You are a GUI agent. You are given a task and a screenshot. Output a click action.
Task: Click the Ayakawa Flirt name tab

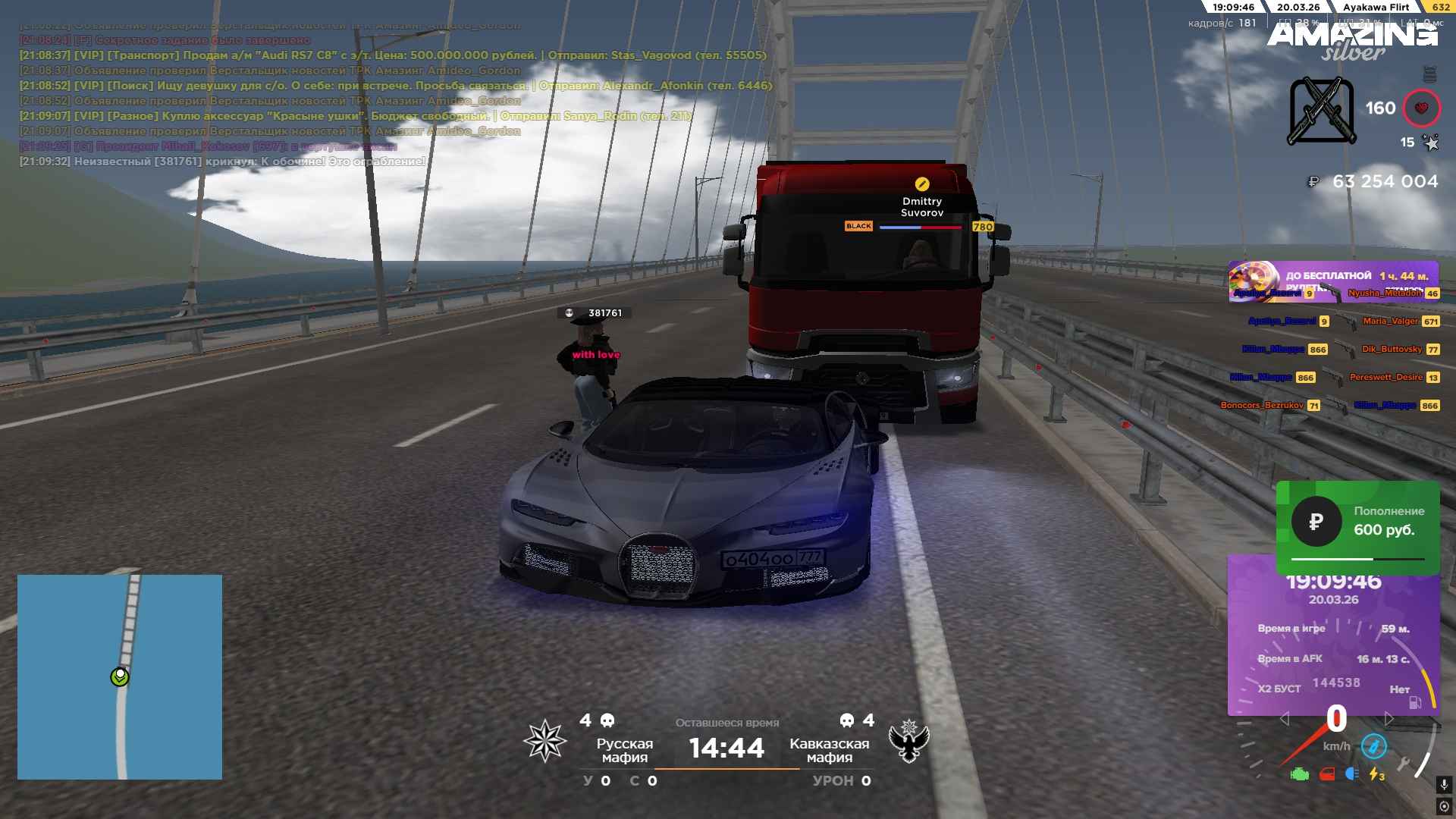pos(1376,7)
